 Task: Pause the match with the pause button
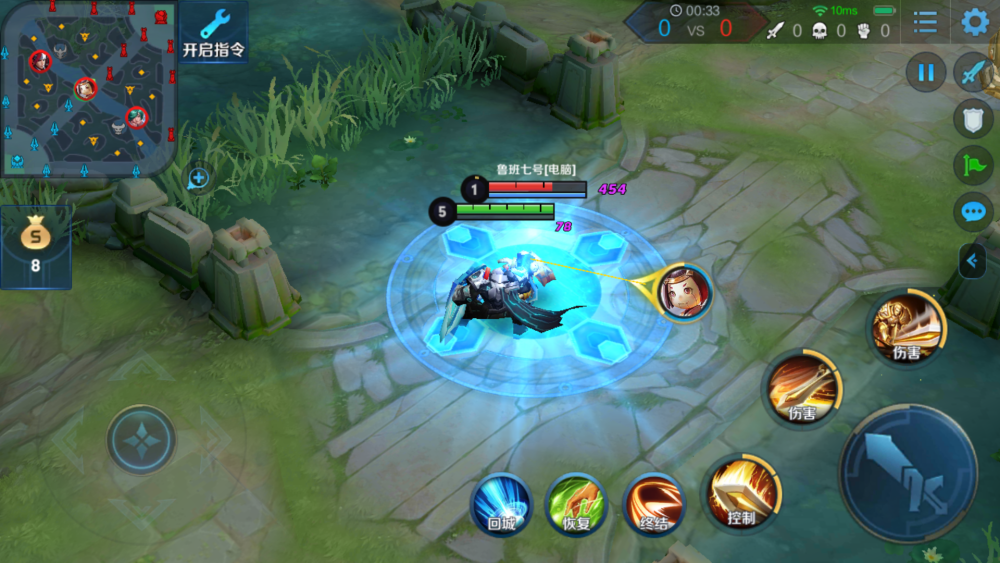pyautogui.click(x=926, y=72)
